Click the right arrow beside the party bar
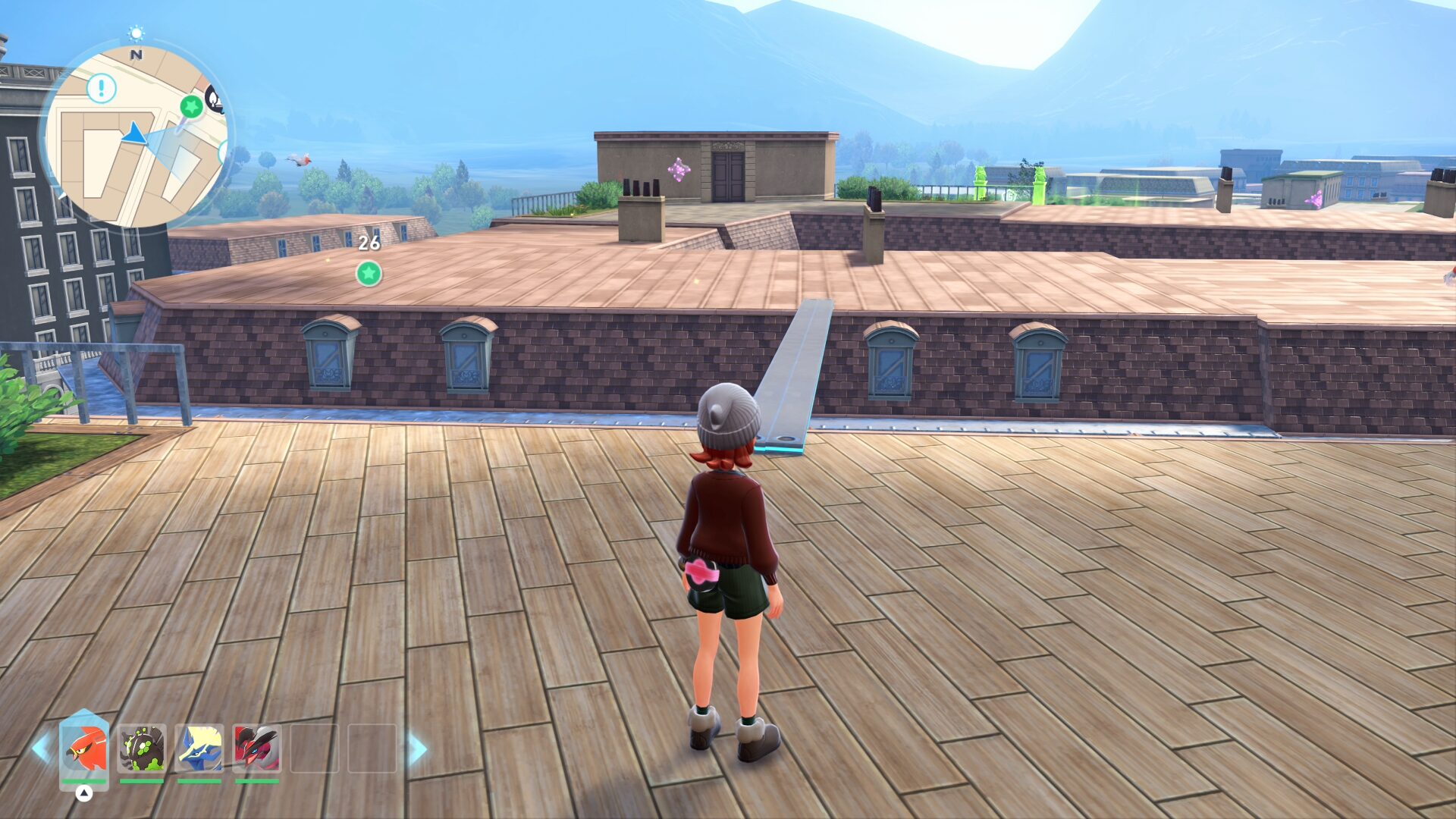This screenshot has height=819, width=1456. [418, 748]
